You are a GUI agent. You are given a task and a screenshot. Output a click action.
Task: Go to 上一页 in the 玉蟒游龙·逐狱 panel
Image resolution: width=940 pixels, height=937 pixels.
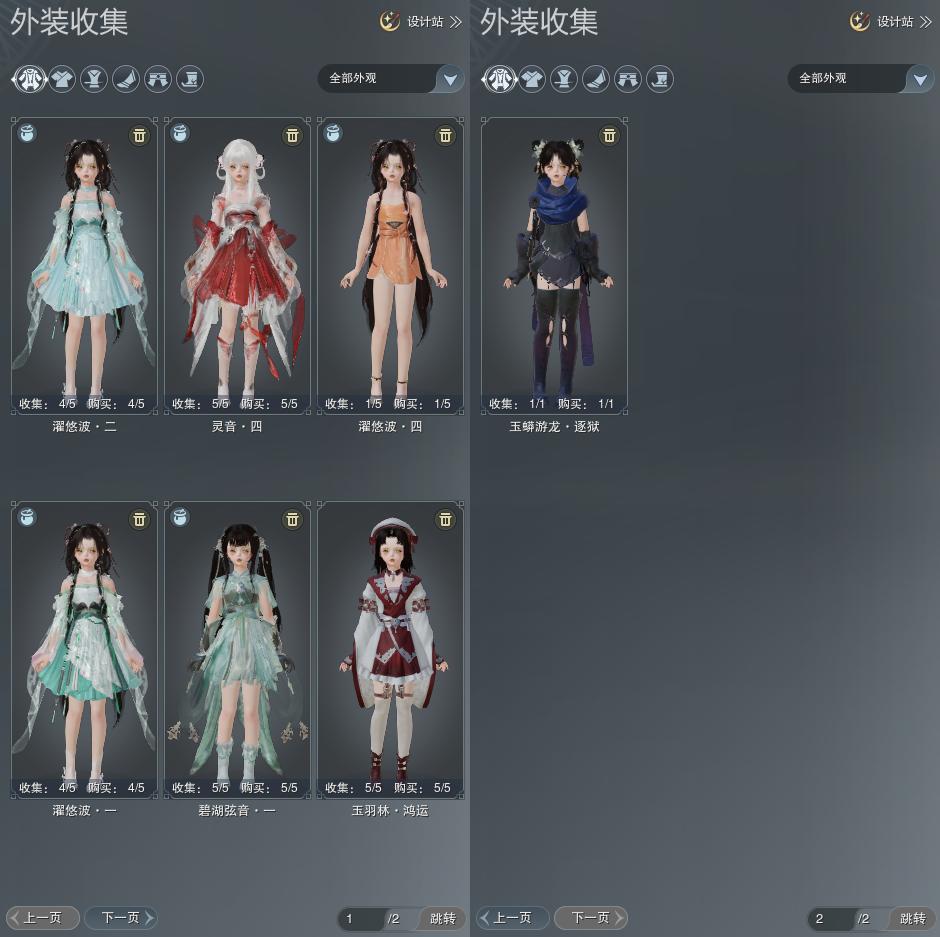click(x=512, y=917)
